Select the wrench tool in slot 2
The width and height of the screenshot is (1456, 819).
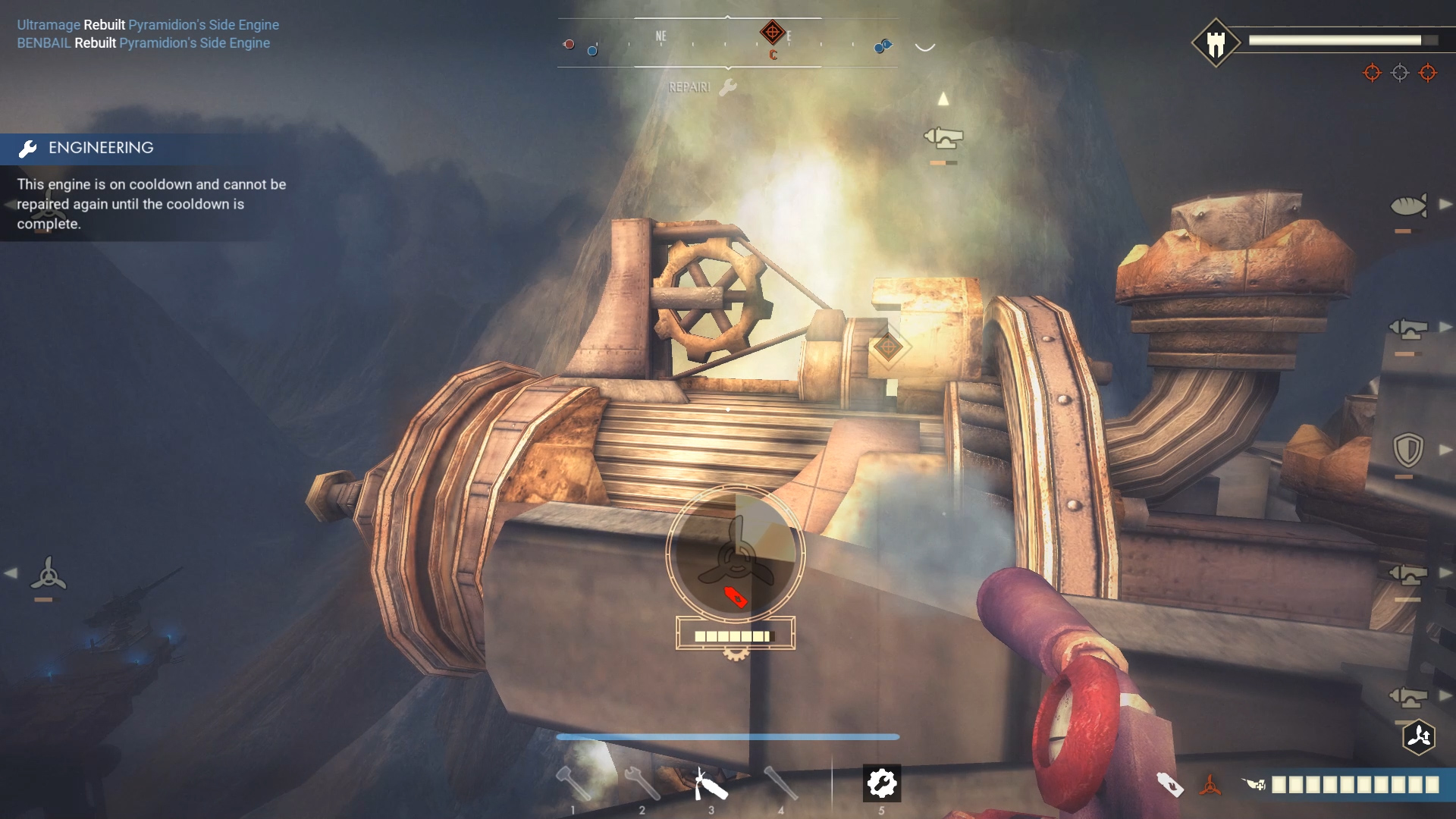642,783
